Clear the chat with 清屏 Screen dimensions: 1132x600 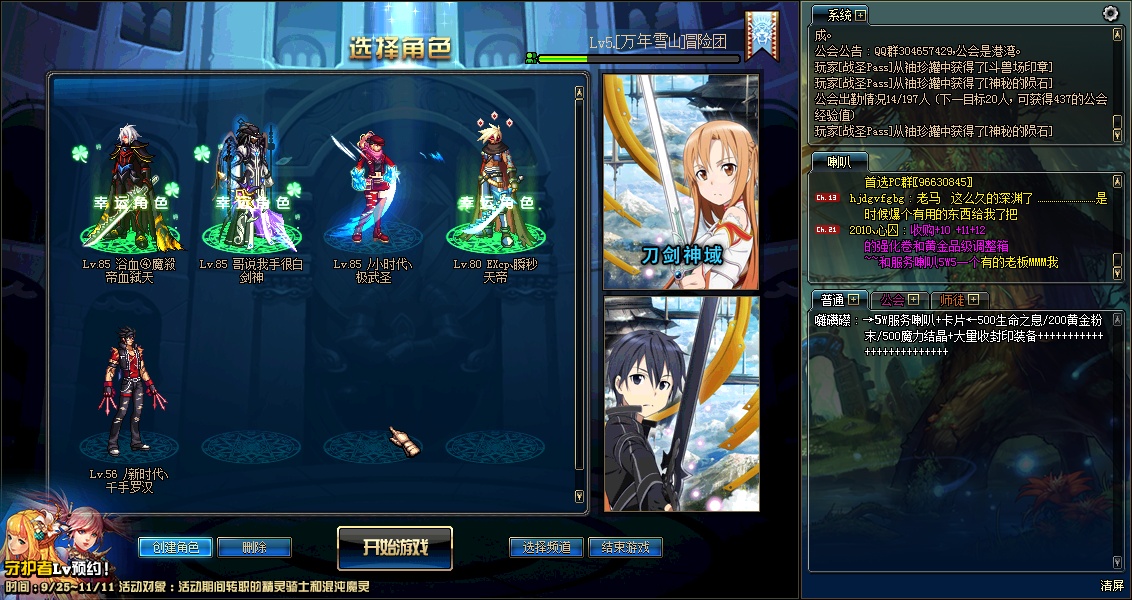1112,585
